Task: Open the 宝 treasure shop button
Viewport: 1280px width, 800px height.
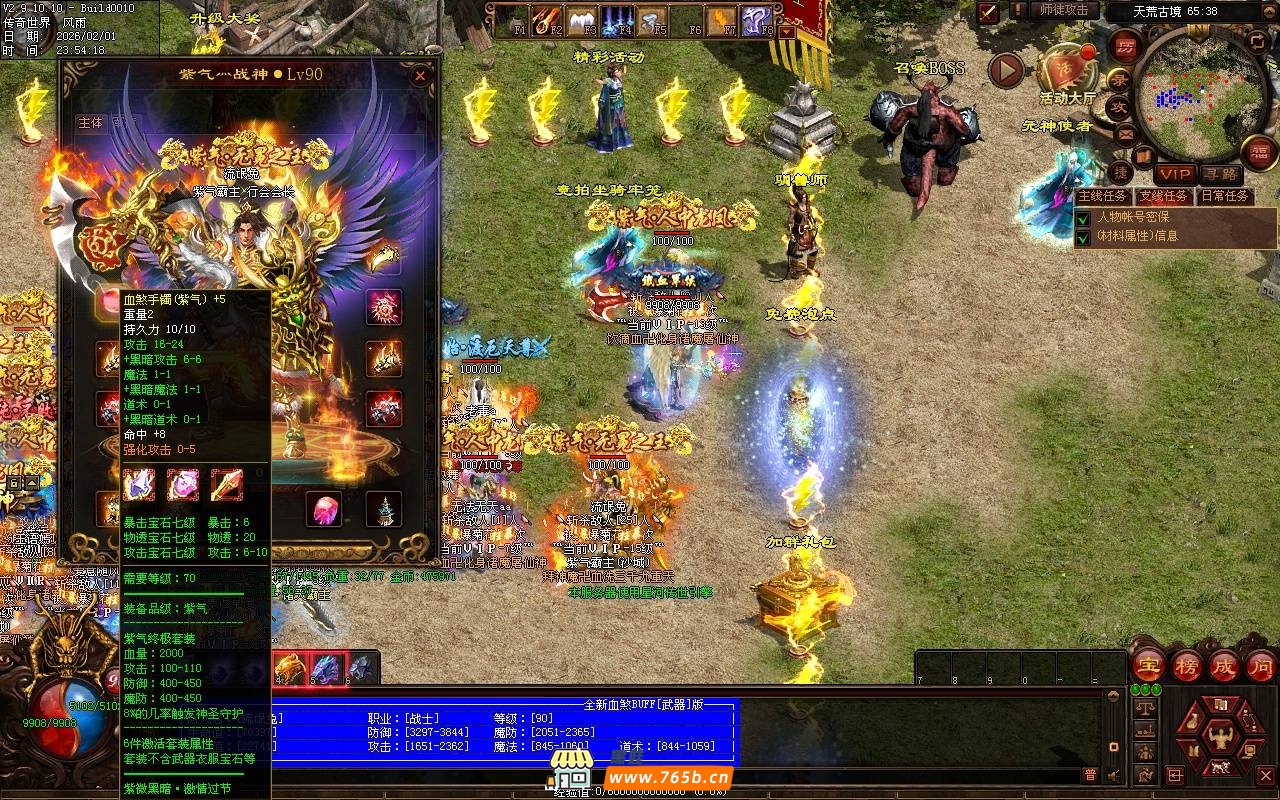Action: [x=1149, y=665]
